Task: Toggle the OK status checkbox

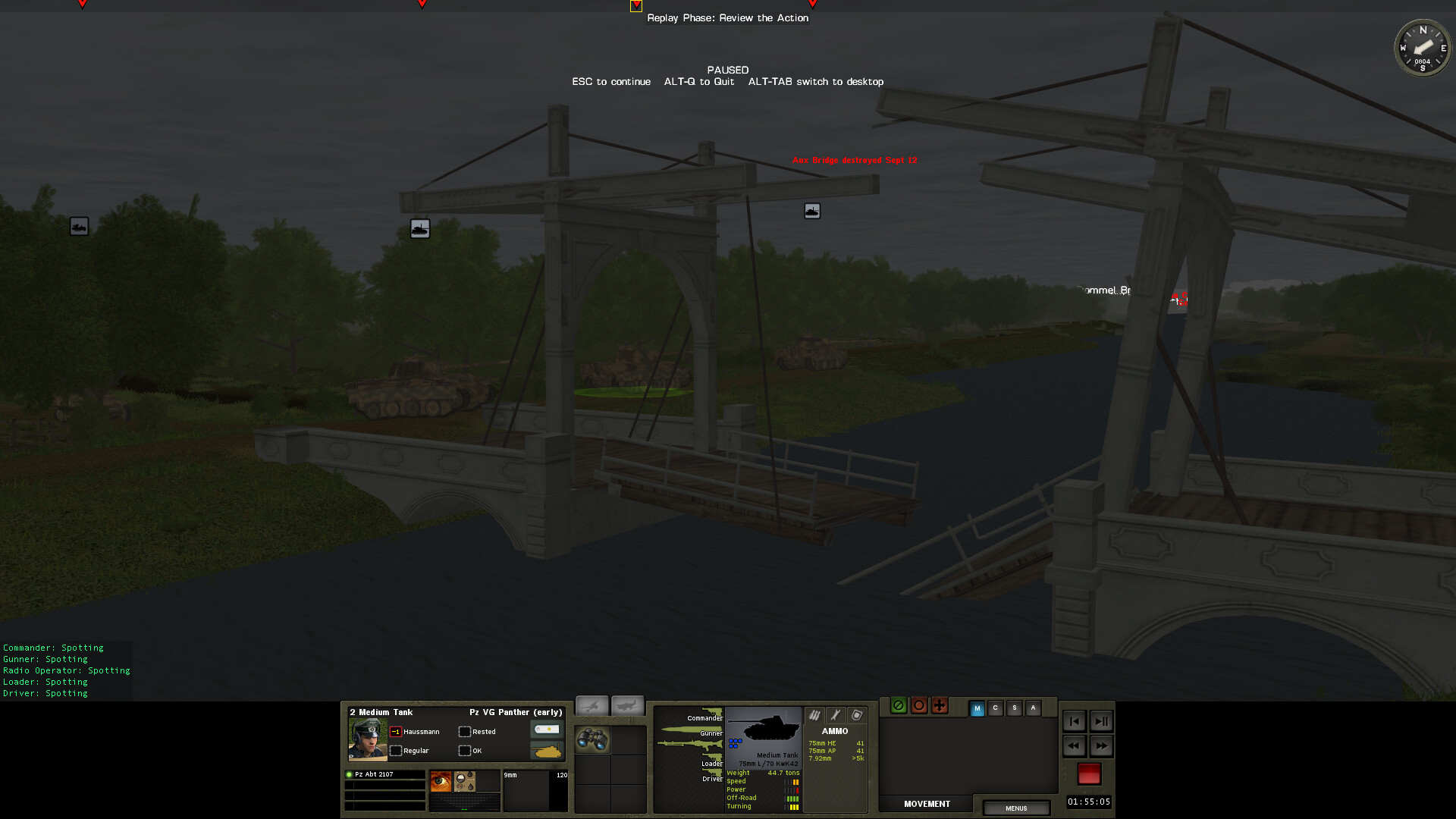Action: 464,751
